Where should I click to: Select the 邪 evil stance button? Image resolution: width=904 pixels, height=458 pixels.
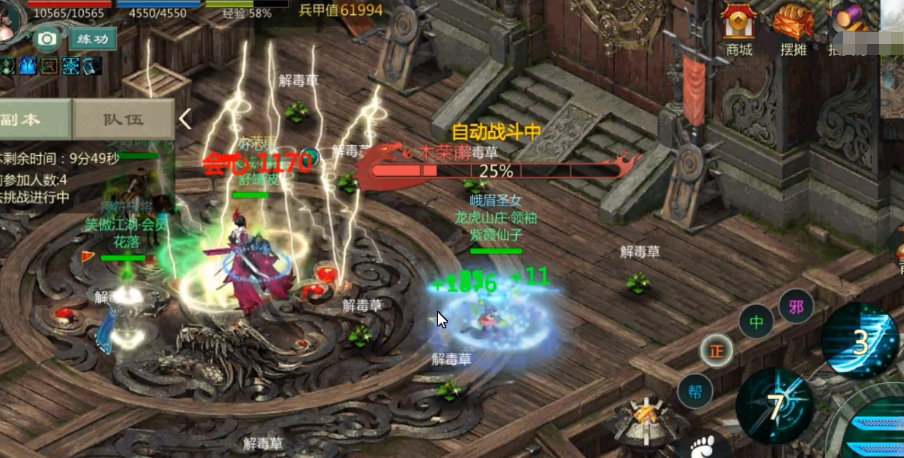click(796, 305)
